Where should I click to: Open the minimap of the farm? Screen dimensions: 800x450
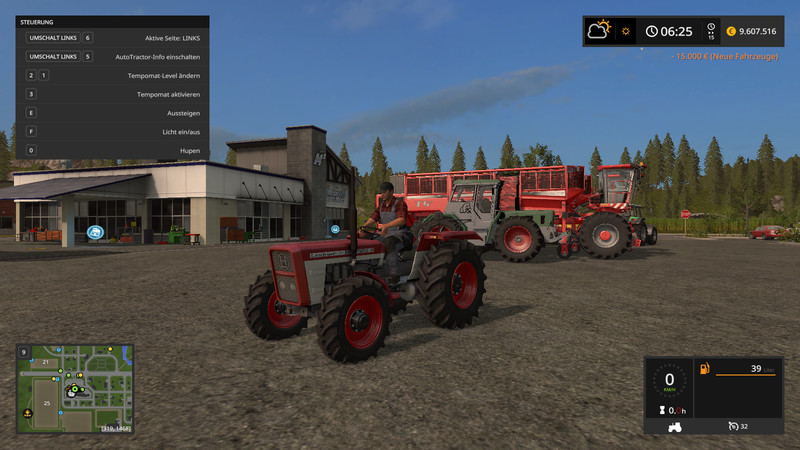click(x=74, y=388)
